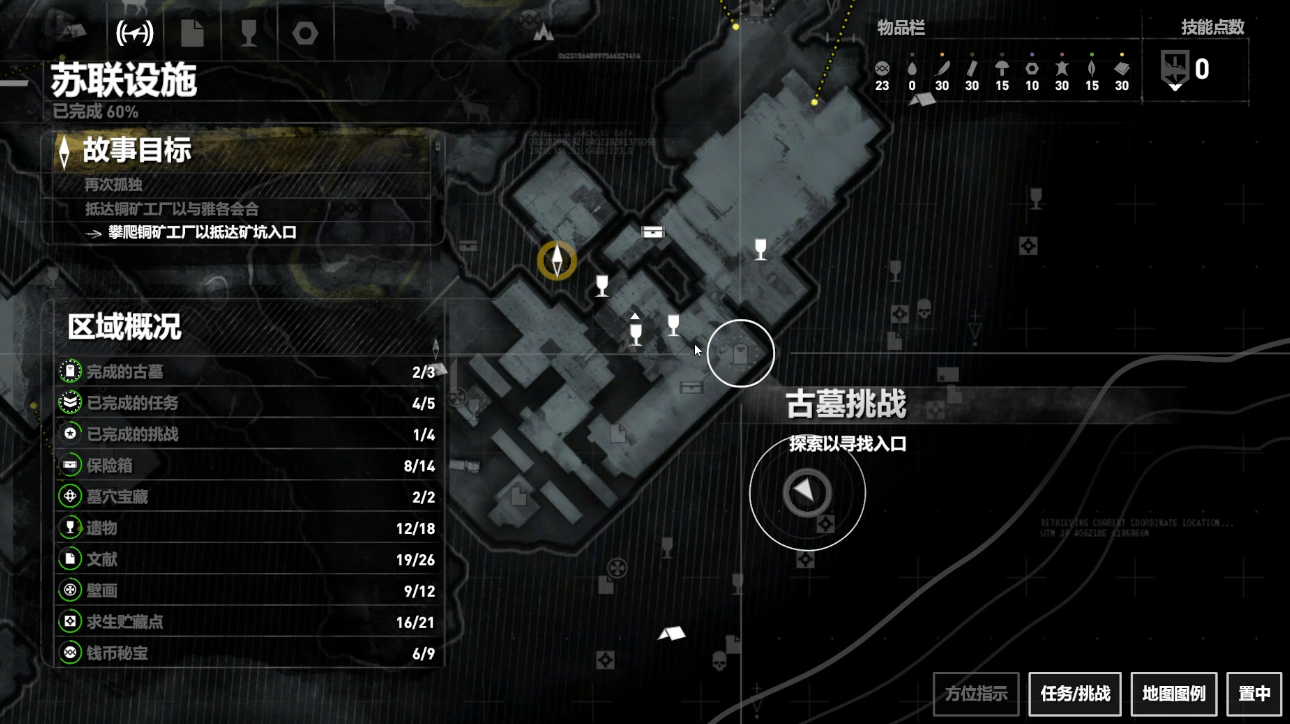
Task: Click 置中 to center the map
Action: click(1254, 693)
